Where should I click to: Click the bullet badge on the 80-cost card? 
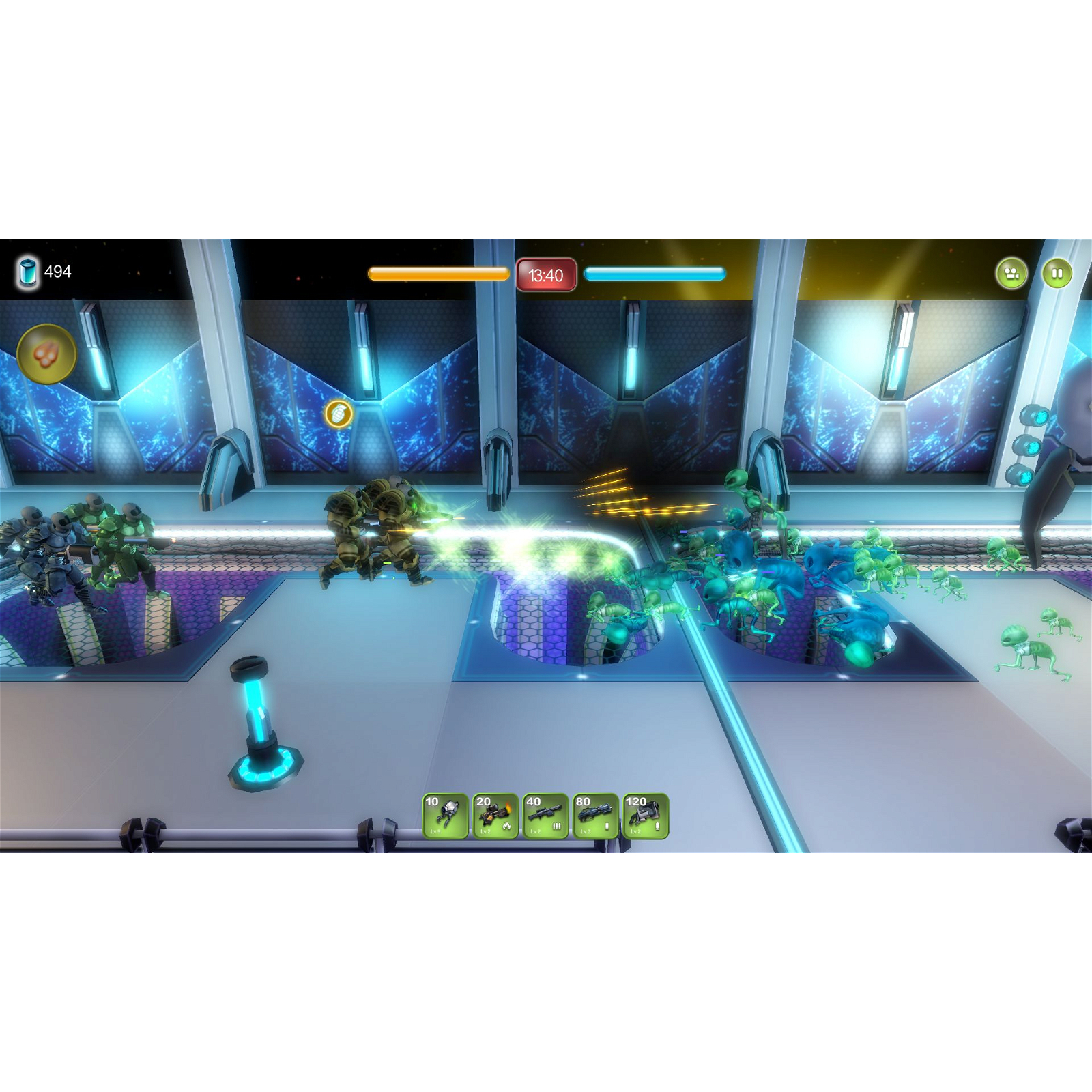(x=607, y=827)
